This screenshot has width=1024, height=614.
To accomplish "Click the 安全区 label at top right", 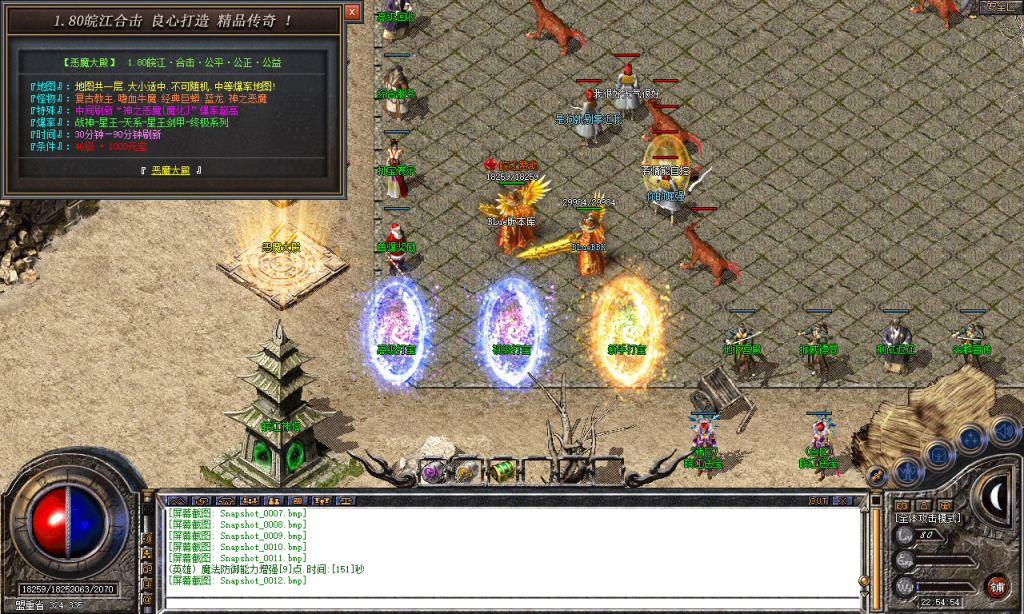I will click(998, 7).
